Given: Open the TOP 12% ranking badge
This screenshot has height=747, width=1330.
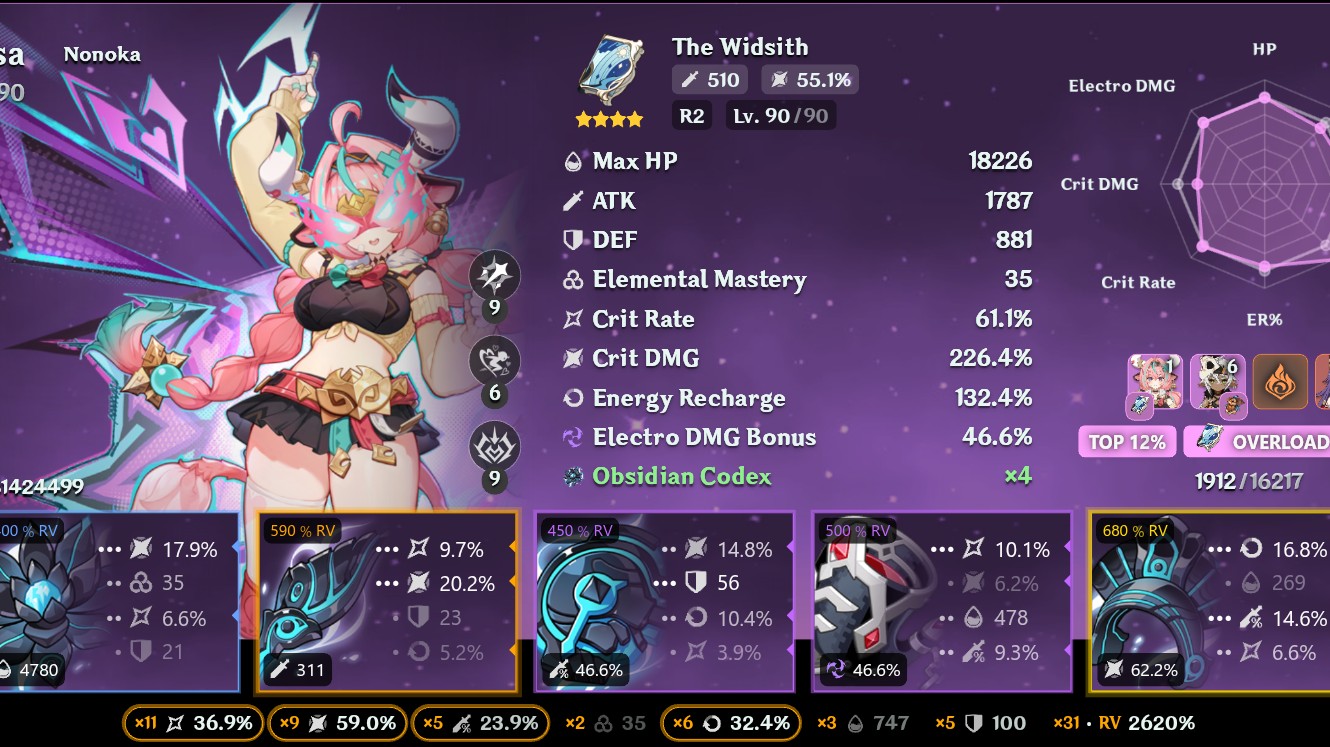Looking at the screenshot, I should [x=1126, y=441].
